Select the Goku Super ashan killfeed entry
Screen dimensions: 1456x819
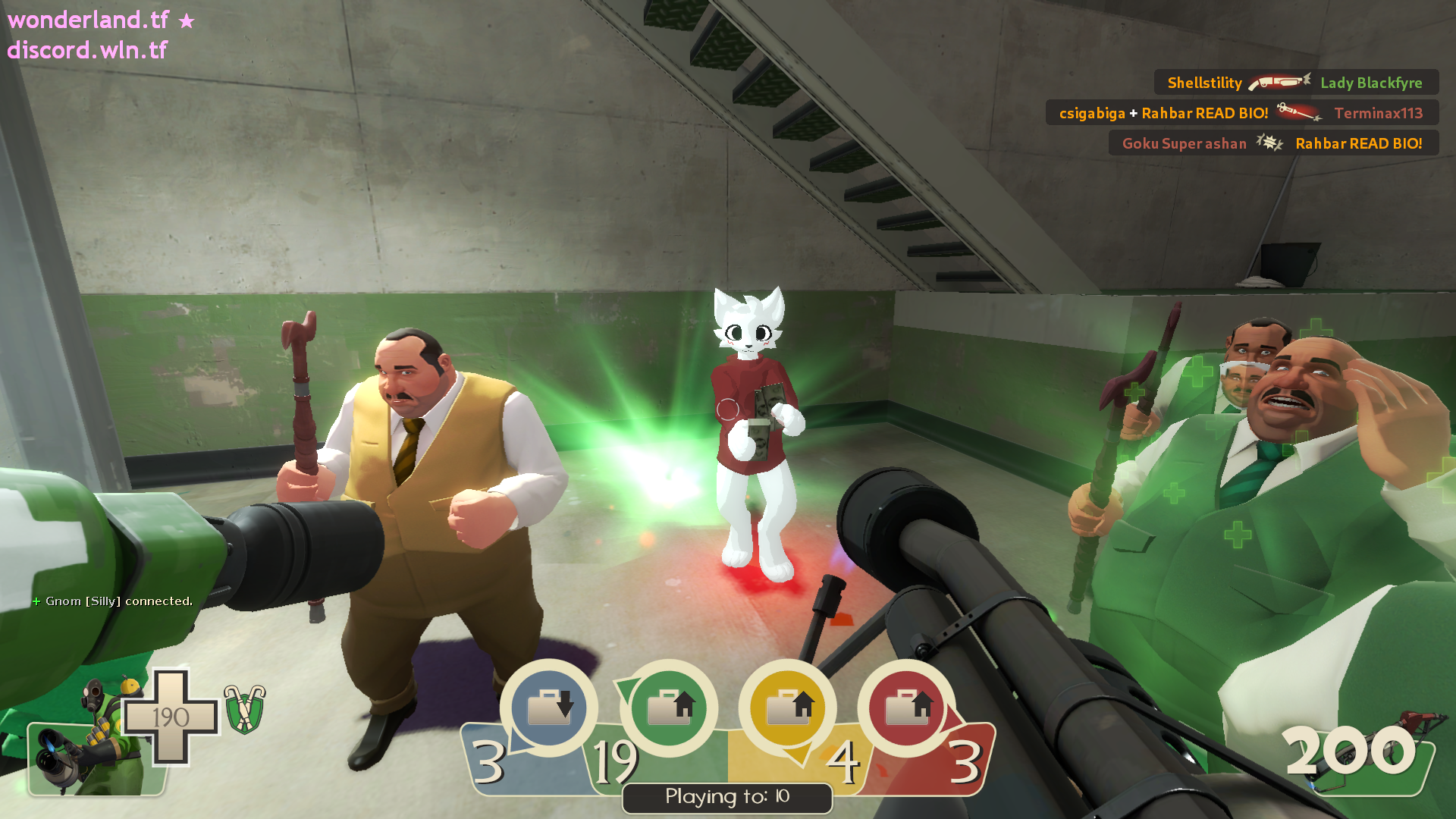1272,143
